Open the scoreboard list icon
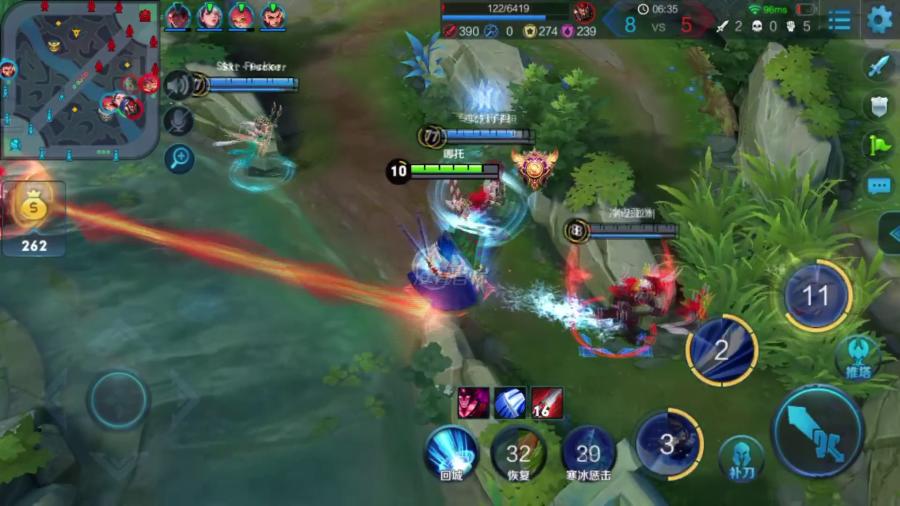900x506 pixels. tap(839, 19)
